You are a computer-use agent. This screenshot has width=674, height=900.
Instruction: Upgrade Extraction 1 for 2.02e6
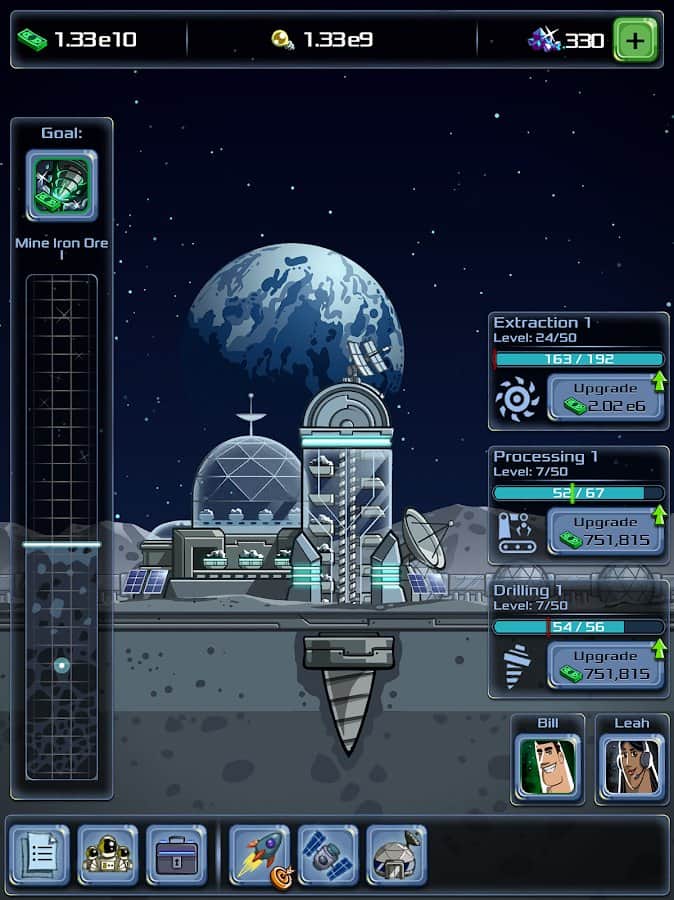[x=605, y=396]
